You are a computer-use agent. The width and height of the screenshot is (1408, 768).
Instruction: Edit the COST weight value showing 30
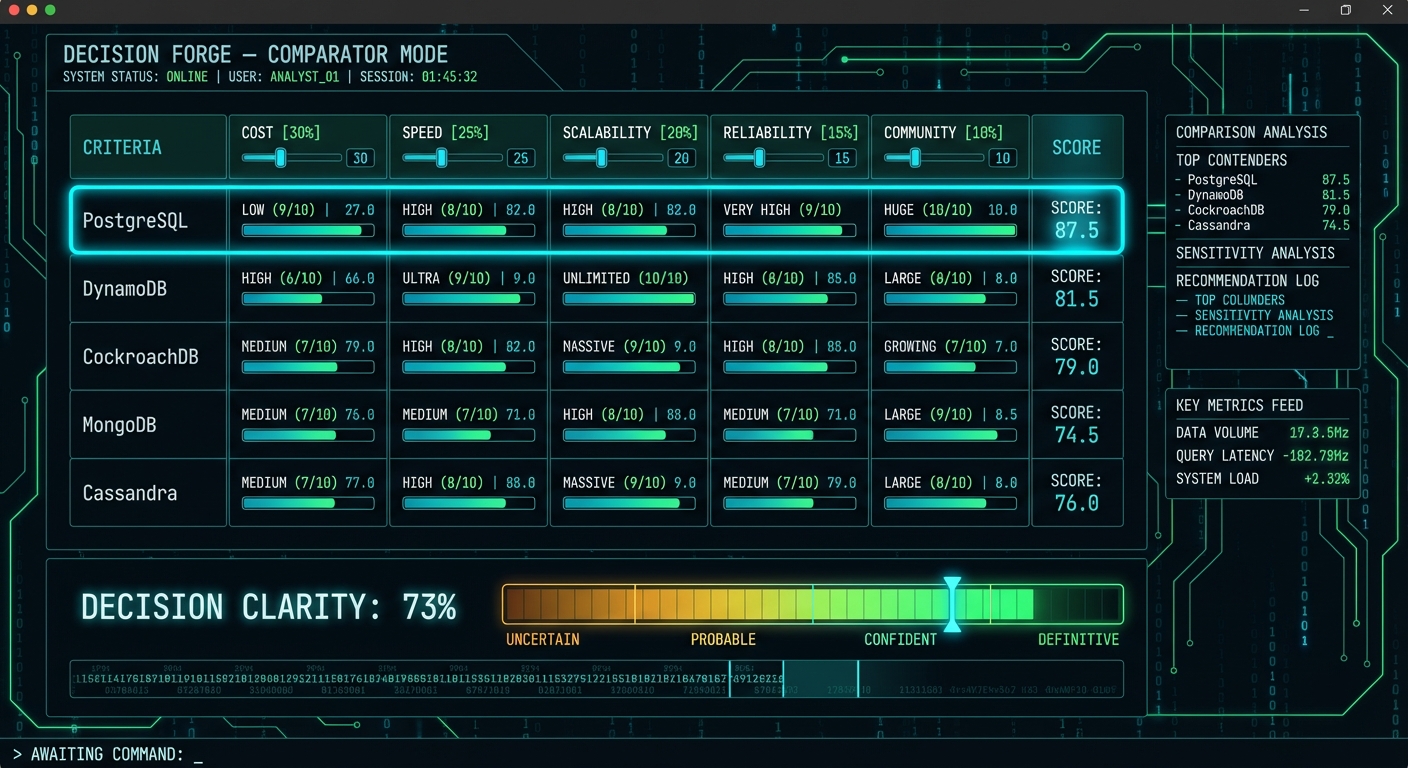(x=360, y=158)
